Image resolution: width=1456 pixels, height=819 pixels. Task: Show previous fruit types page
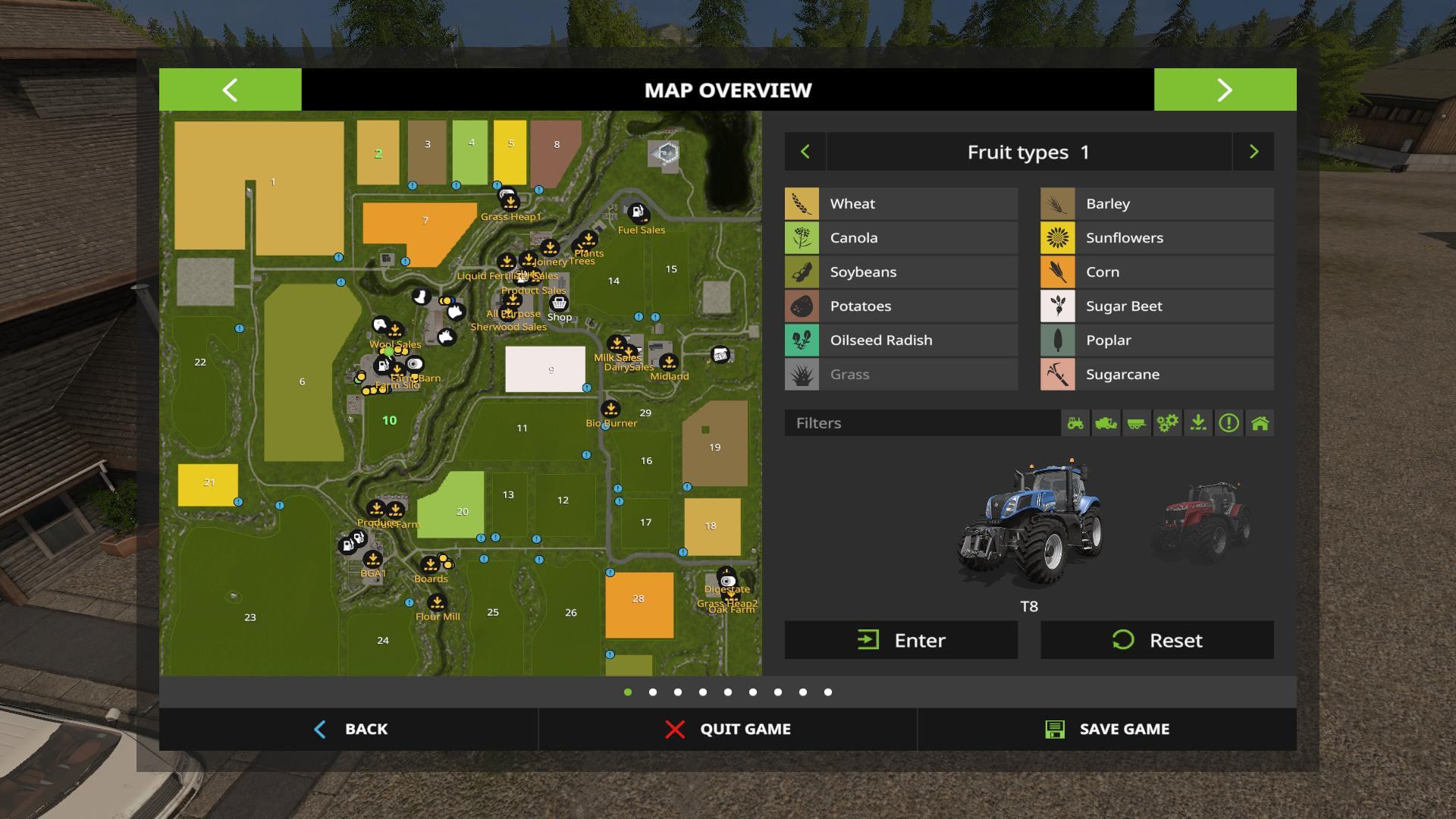click(x=805, y=152)
